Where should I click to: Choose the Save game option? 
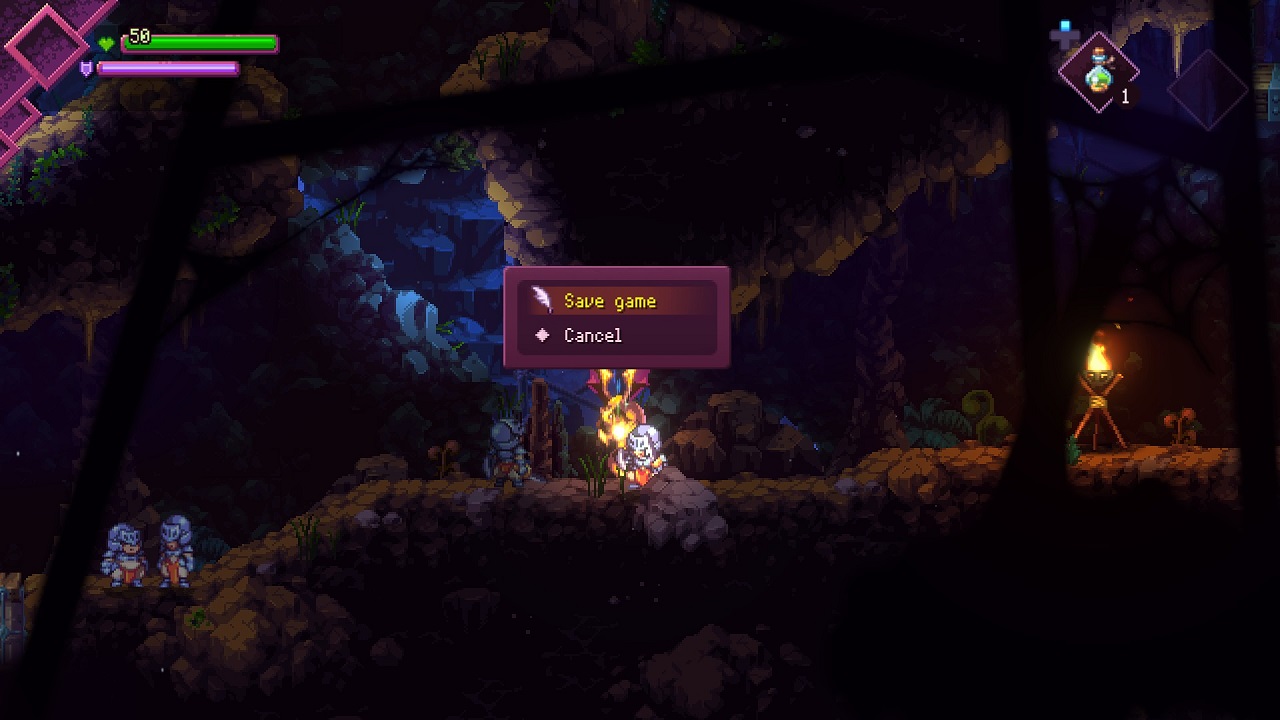[610, 301]
